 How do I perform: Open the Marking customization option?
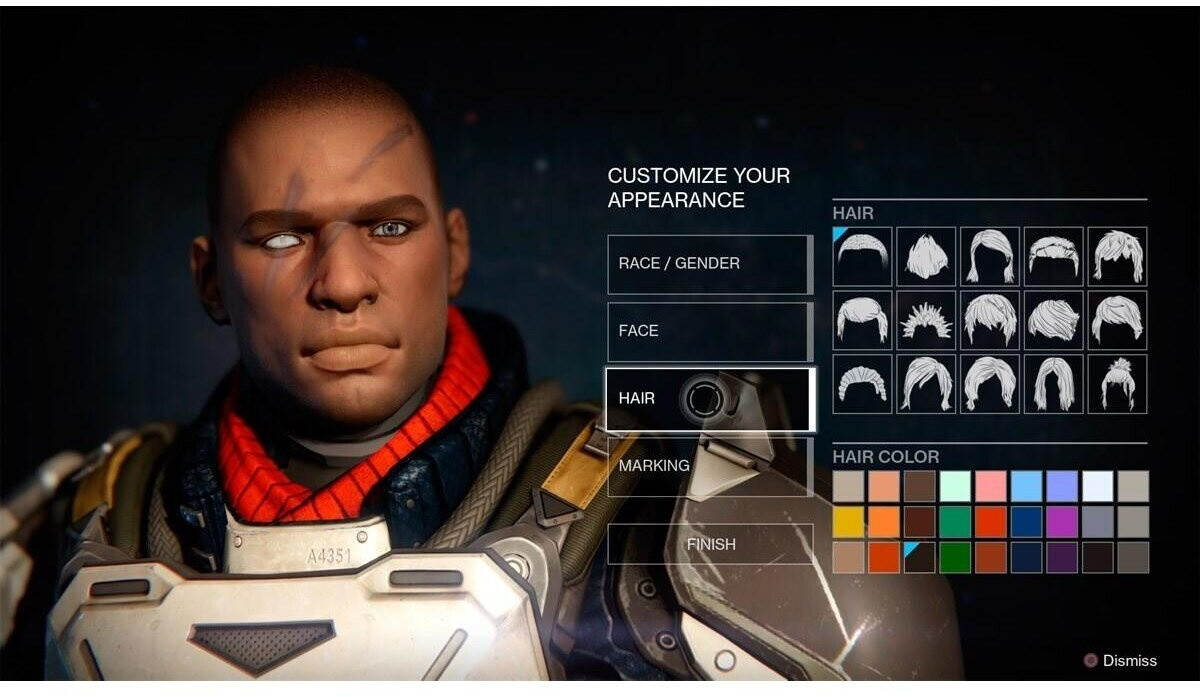click(709, 466)
